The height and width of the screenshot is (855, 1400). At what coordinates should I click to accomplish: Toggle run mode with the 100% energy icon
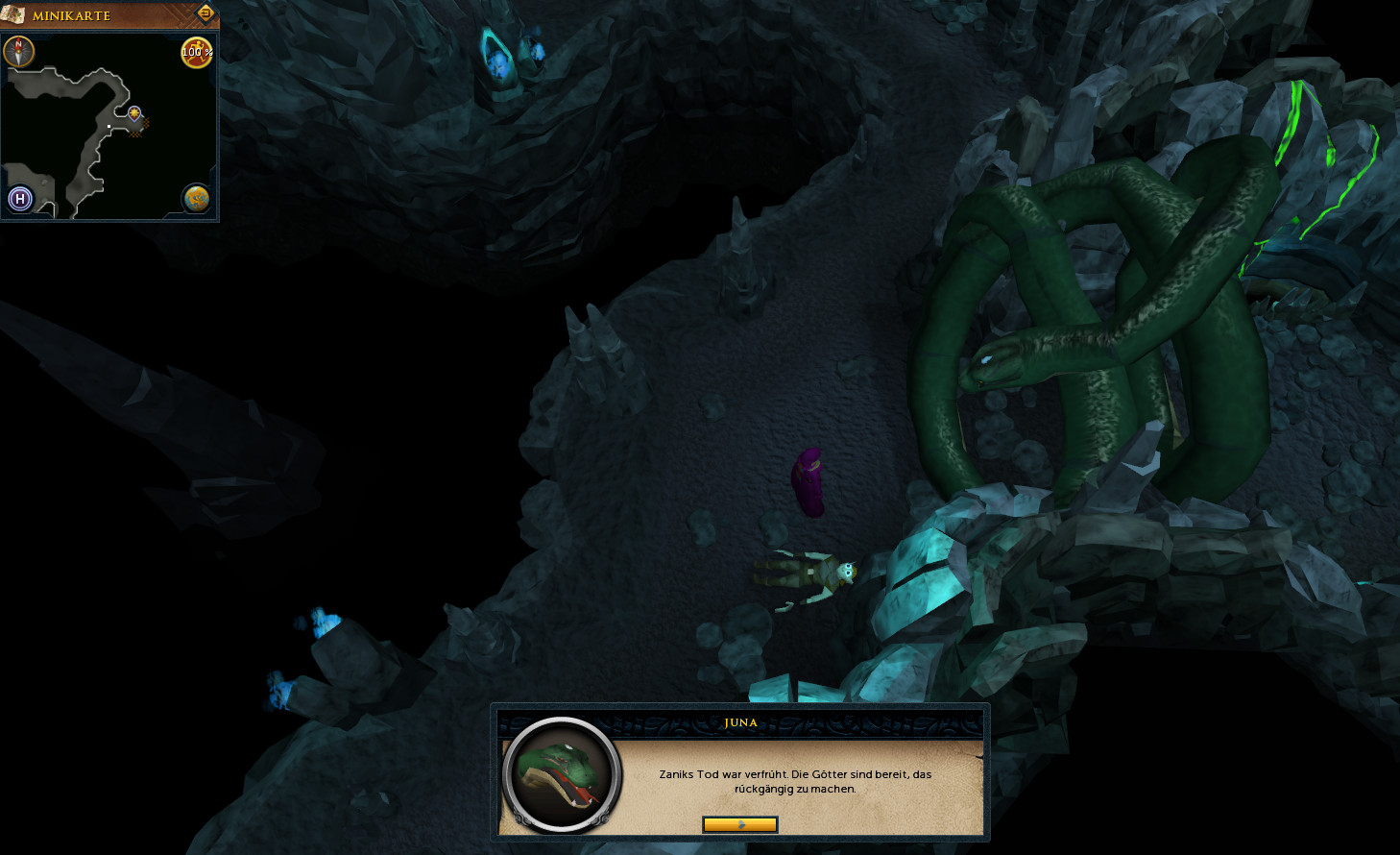197,53
